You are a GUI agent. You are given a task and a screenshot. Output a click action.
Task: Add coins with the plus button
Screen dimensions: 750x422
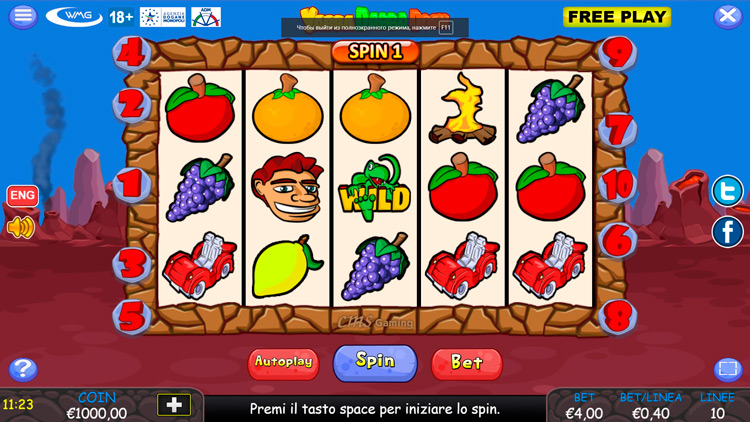(174, 405)
